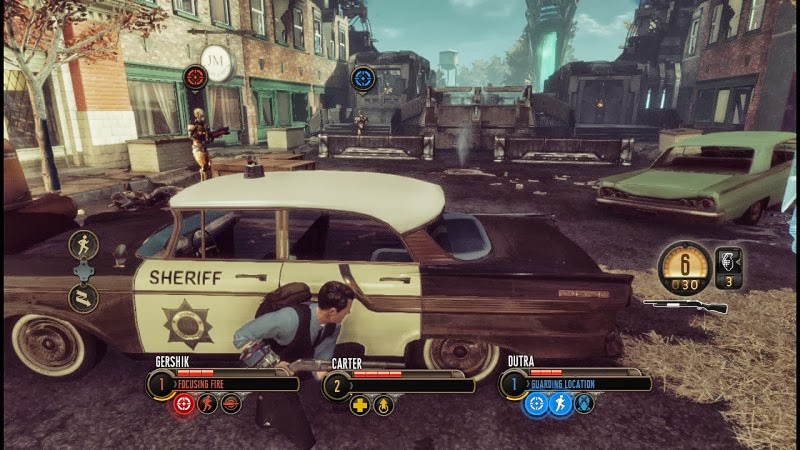
Task: Activate Carter's yellow cross heal ability
Action: pyautogui.click(x=360, y=405)
